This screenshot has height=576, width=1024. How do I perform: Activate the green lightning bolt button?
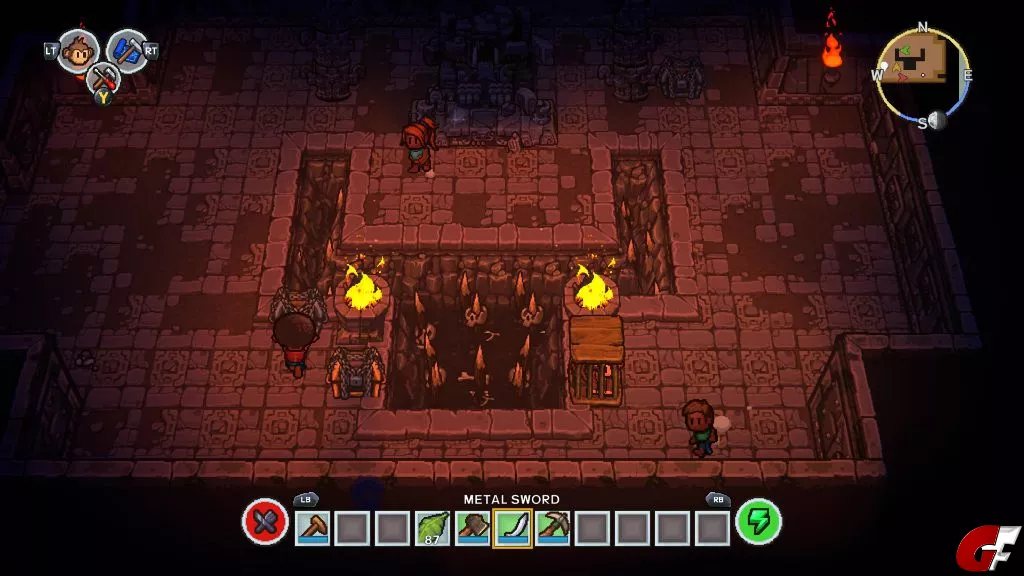[x=758, y=522]
